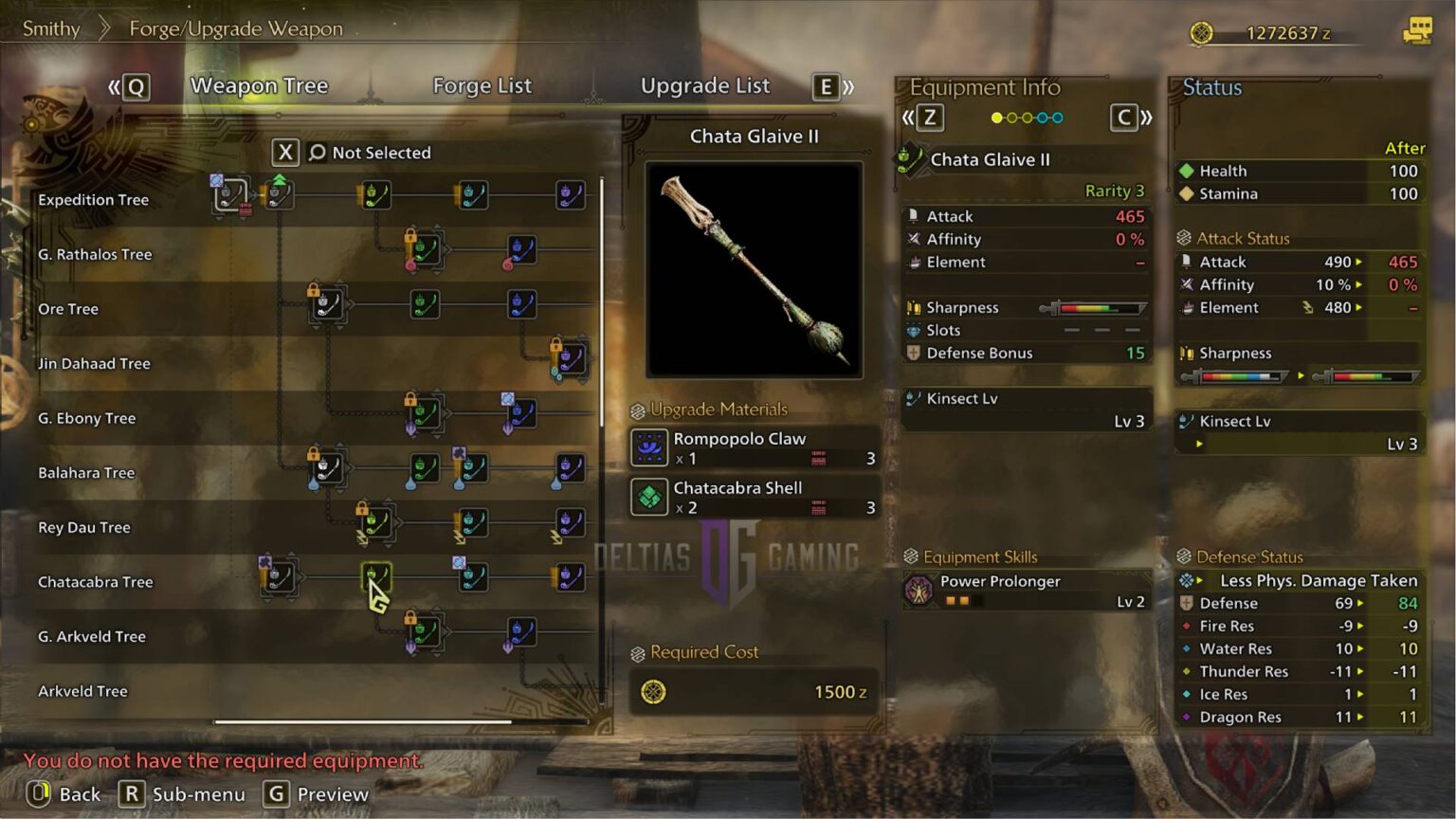This screenshot has height=819, width=1456.
Task: Click the Kinsect Lv icon in Equipment Info
Action: (x=913, y=399)
